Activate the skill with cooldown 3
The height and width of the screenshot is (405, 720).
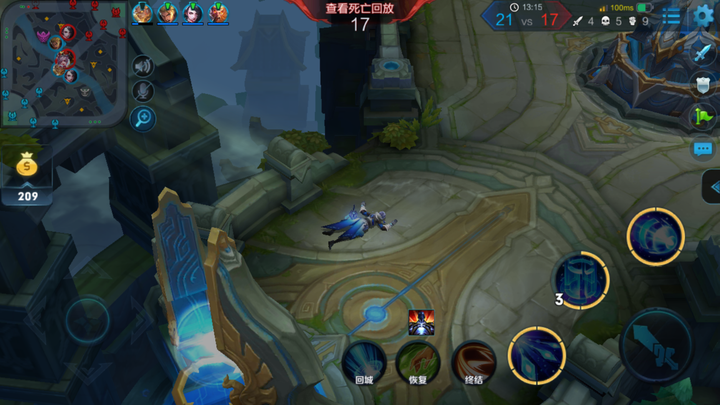581,278
